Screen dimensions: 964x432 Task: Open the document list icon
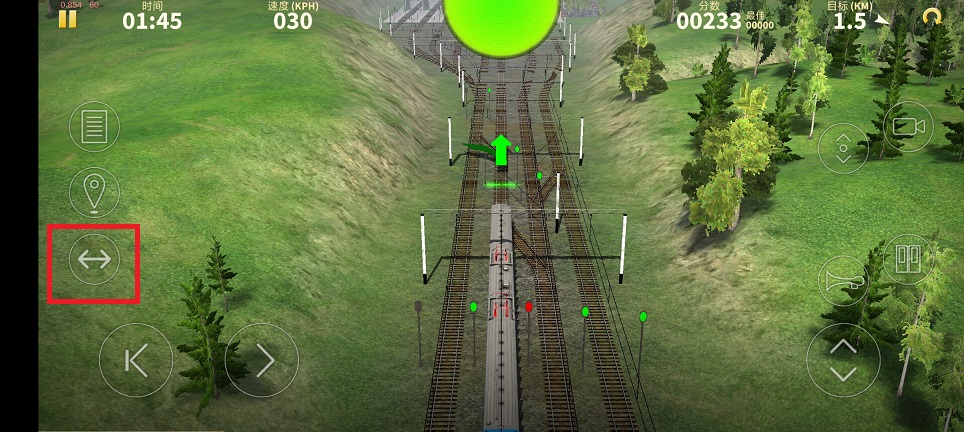[x=94, y=127]
